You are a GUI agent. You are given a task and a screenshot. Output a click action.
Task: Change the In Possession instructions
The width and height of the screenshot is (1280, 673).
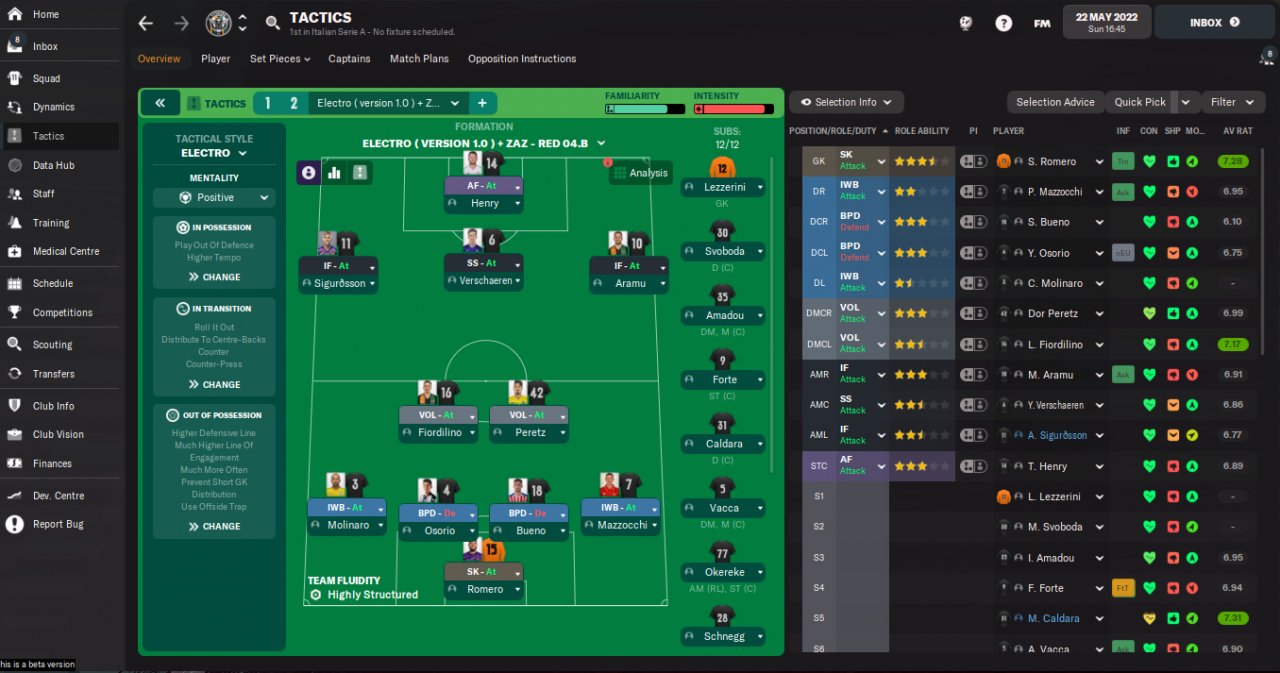click(214, 277)
